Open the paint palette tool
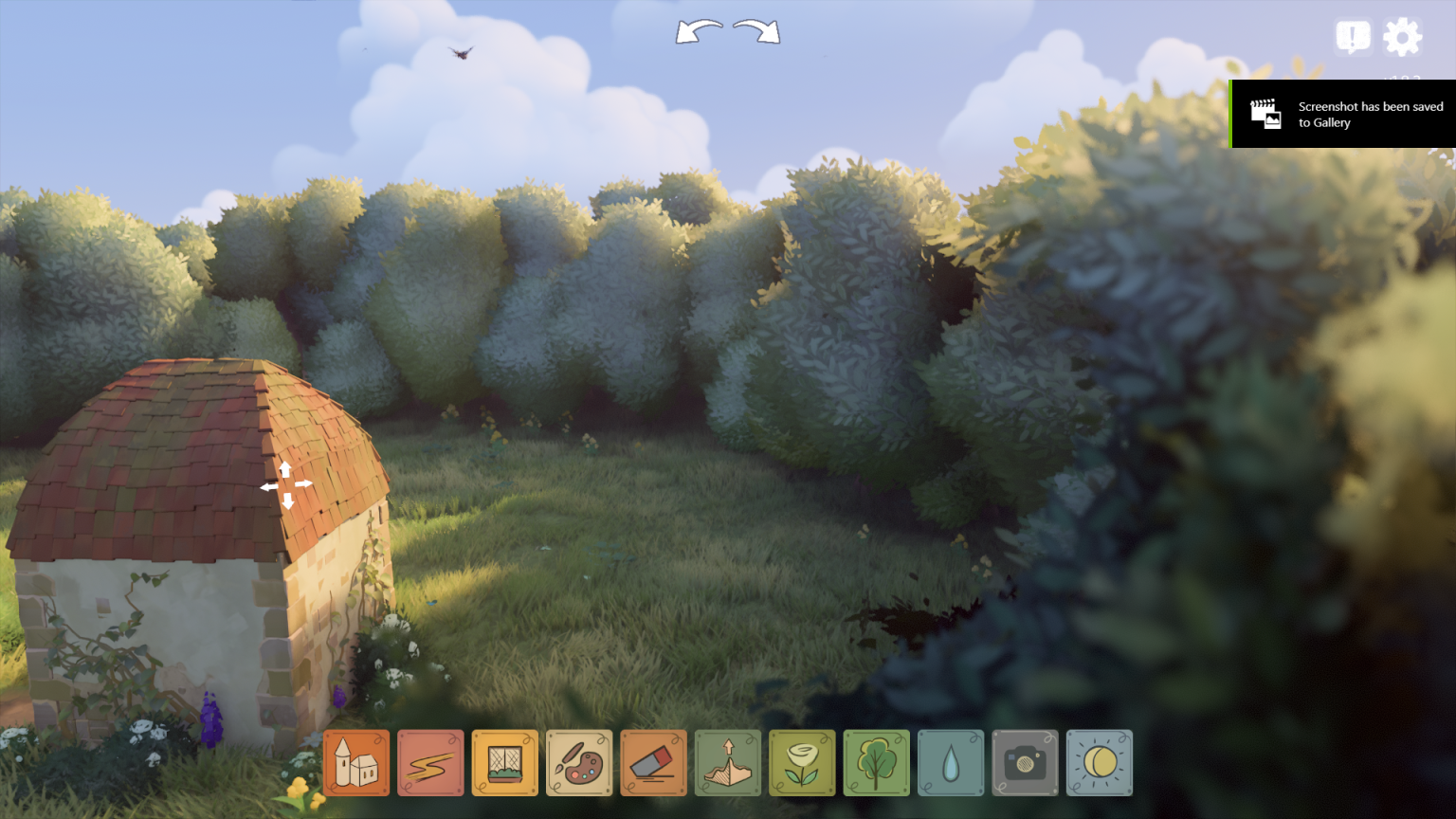Screen dimensions: 1456x819 coord(578,763)
